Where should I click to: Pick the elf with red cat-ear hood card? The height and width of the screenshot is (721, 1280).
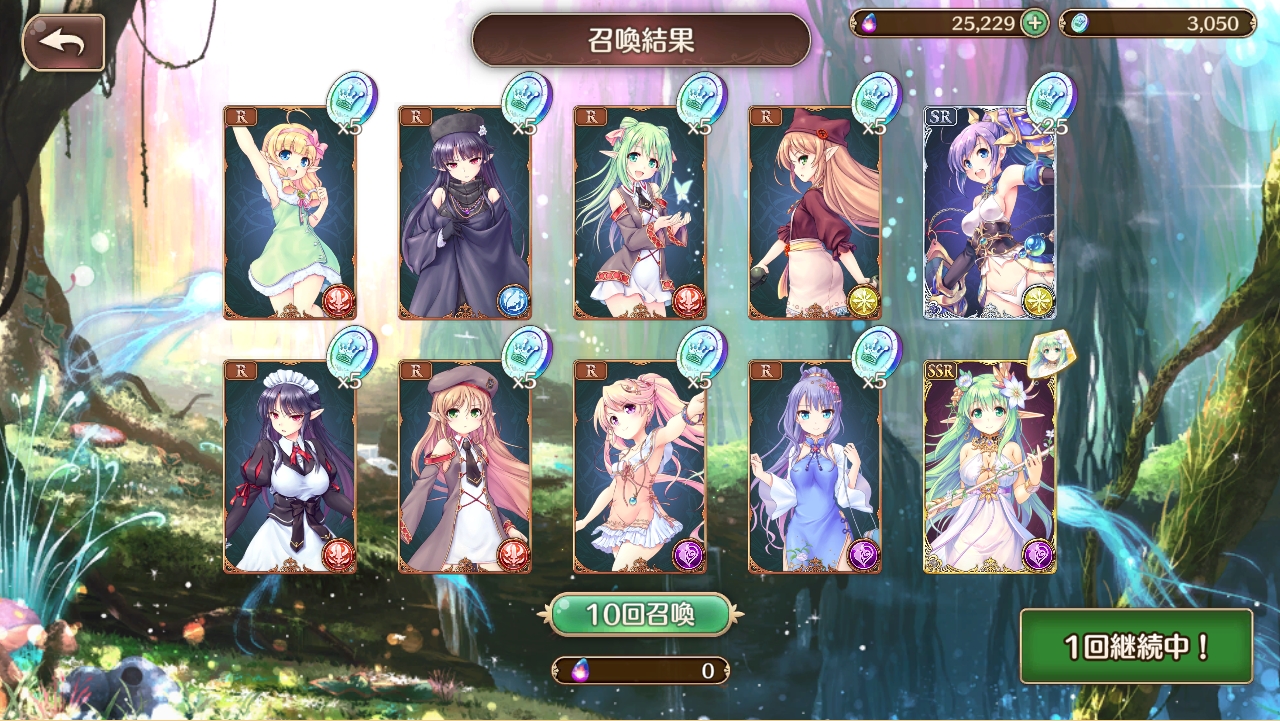tap(814, 212)
